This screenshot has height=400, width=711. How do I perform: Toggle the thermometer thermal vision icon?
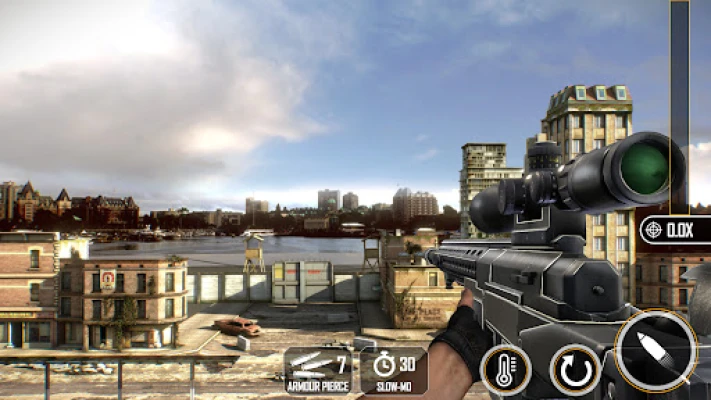pos(505,369)
